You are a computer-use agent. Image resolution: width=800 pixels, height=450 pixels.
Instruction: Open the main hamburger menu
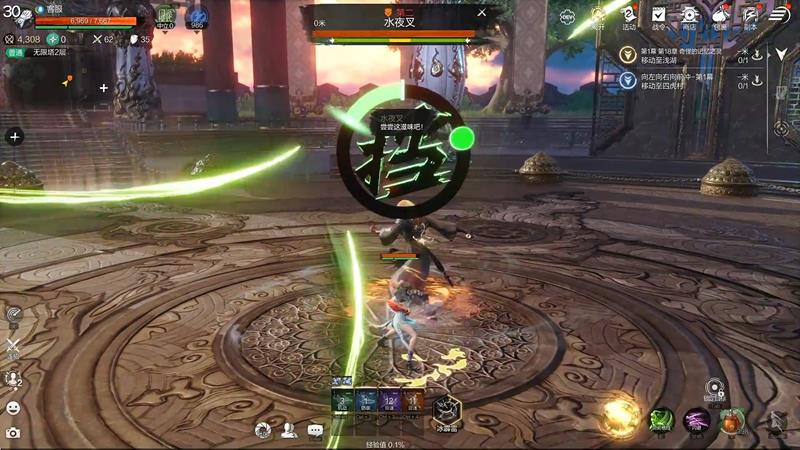[780, 15]
